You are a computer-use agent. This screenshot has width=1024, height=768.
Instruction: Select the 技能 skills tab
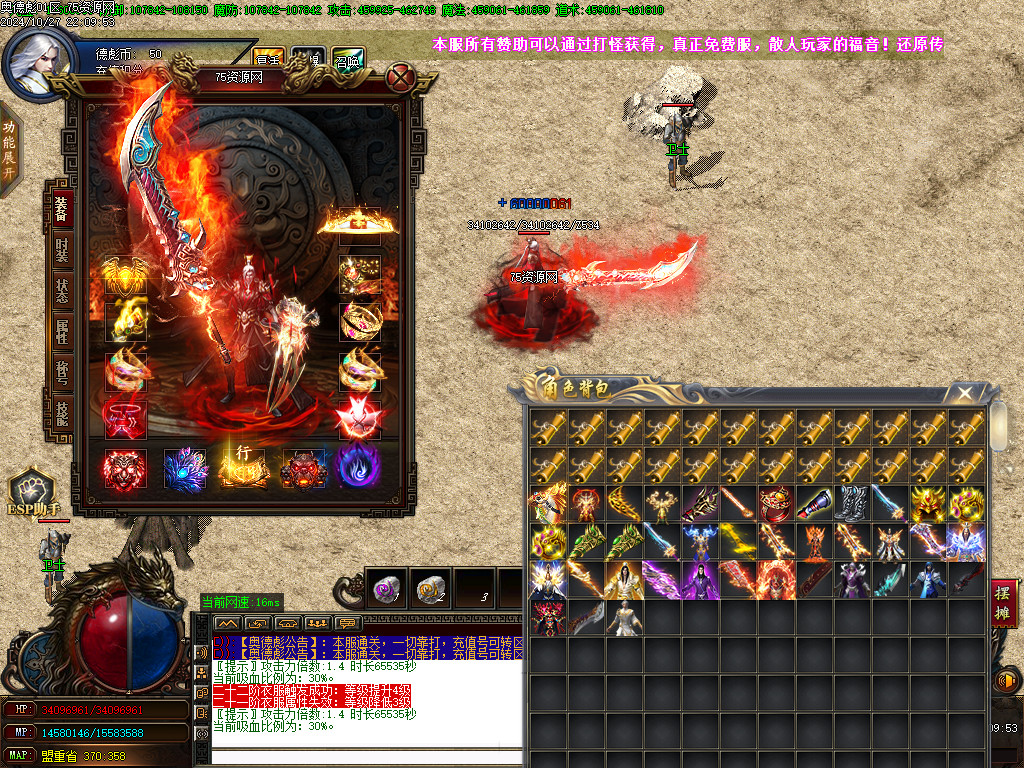pyautogui.click(x=62, y=413)
